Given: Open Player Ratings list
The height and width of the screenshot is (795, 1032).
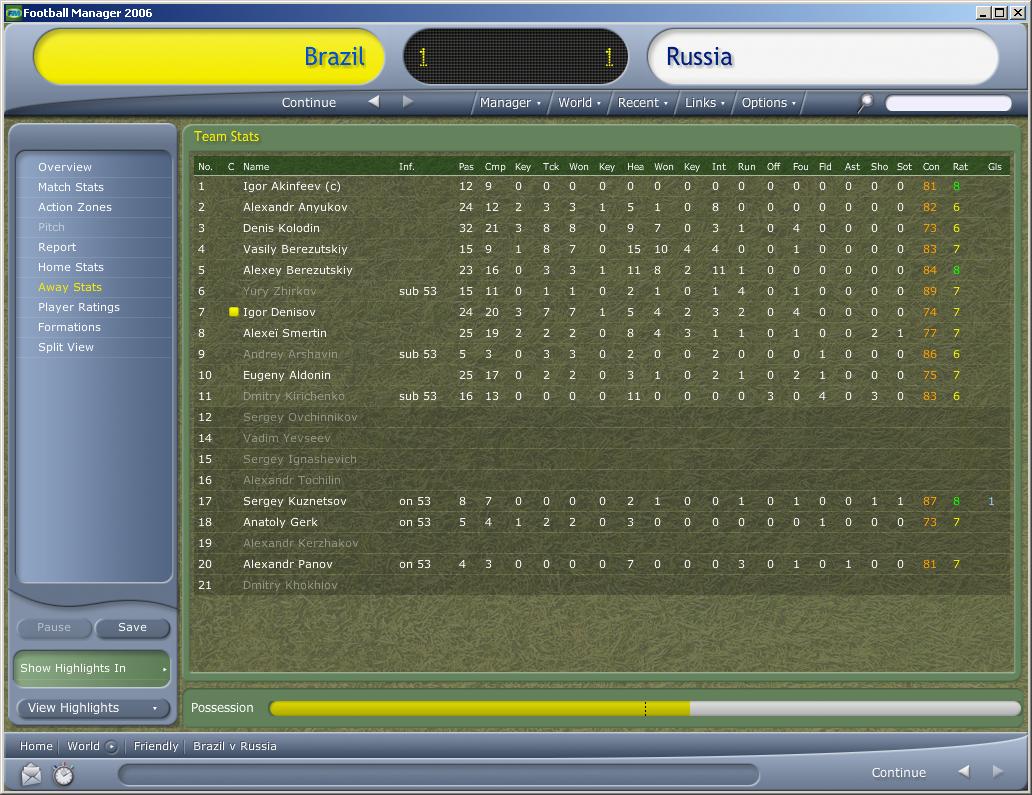Looking at the screenshot, I should pyautogui.click(x=79, y=307).
